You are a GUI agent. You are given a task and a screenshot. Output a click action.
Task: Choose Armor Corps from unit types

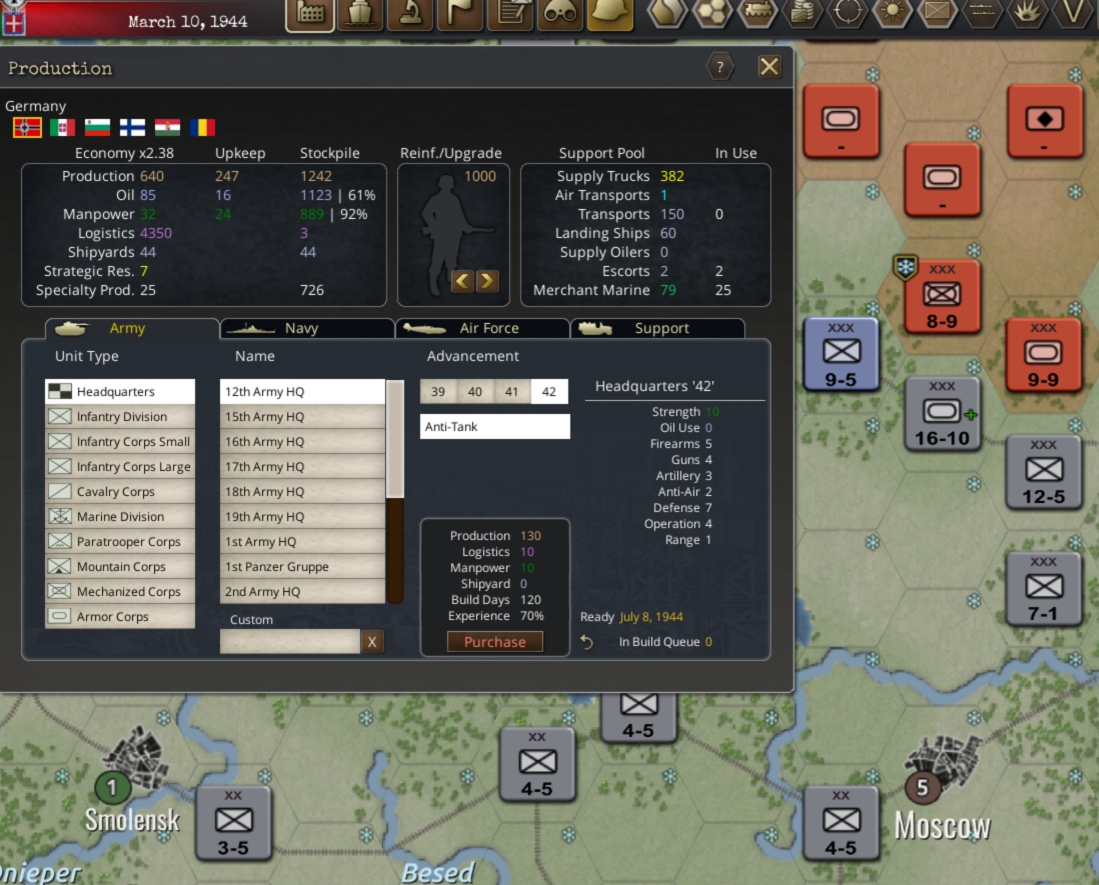(x=120, y=617)
